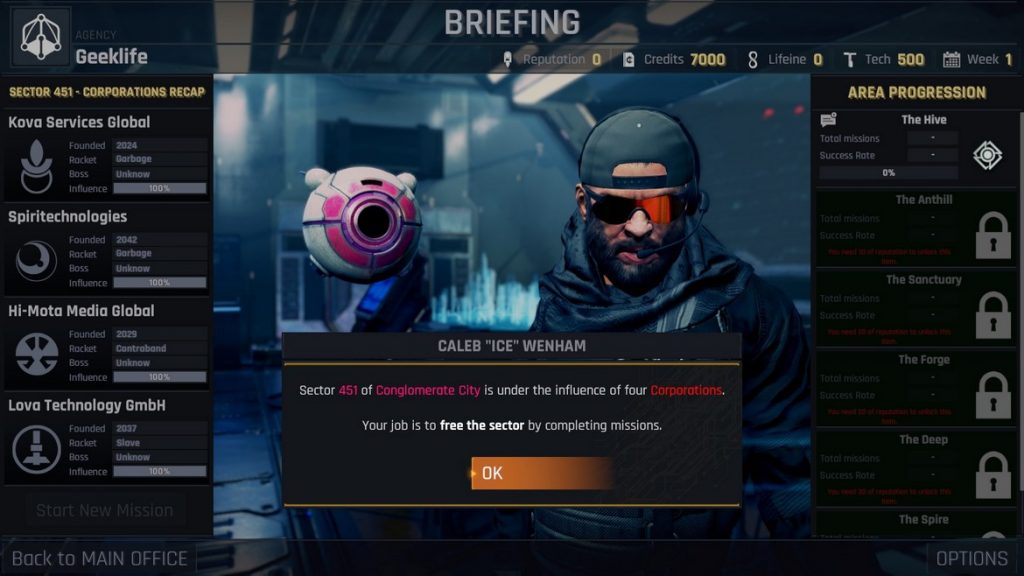Click the Start New Mission button
Viewport: 1024px width, 576px height.
(x=105, y=510)
